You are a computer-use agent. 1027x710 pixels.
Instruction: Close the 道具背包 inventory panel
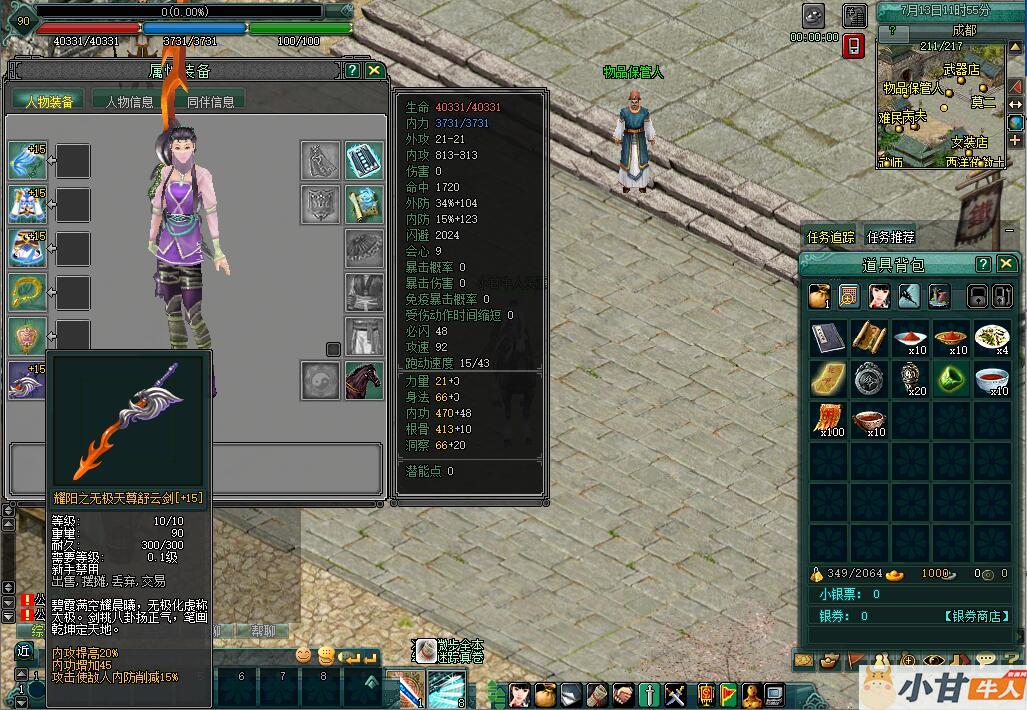pos(1005,264)
